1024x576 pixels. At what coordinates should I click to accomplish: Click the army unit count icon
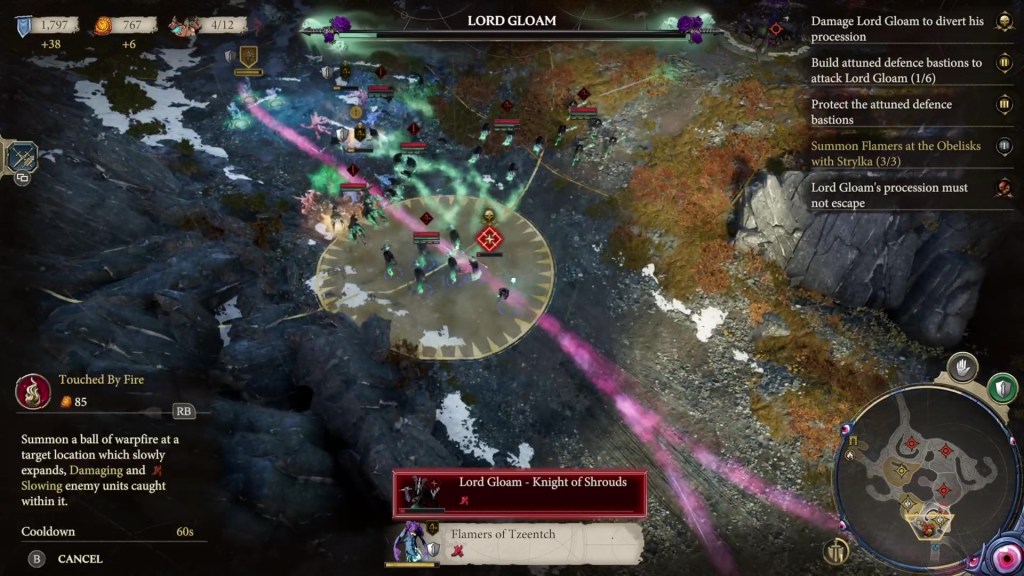(x=182, y=26)
